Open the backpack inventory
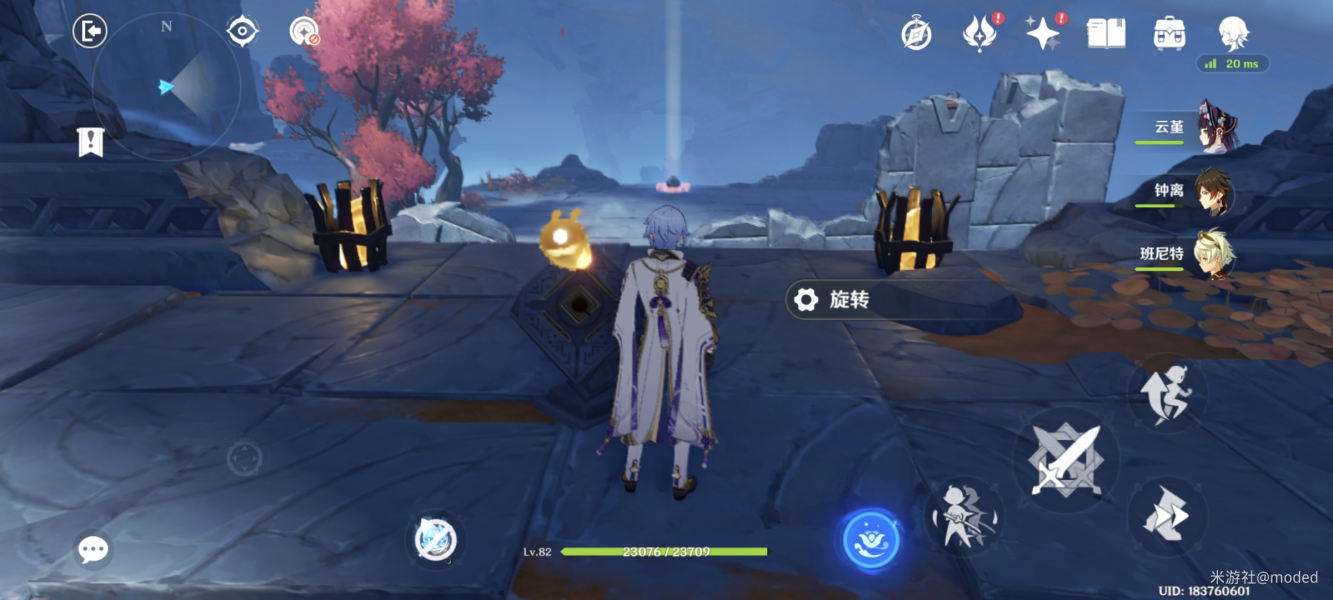Viewport: 1333px width, 600px height. pyautogui.click(x=1169, y=34)
